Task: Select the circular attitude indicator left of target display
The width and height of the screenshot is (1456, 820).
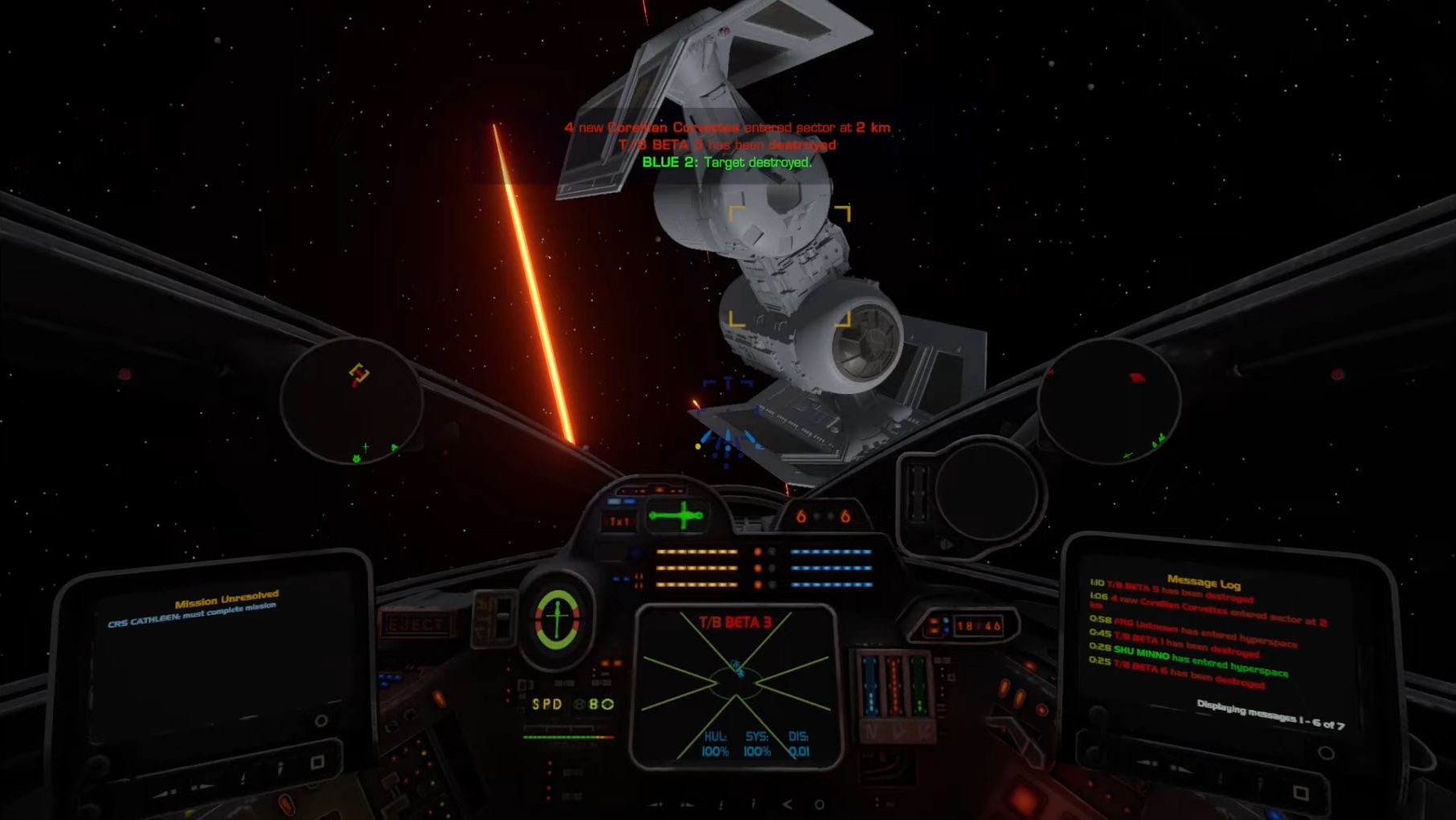Action: 558,618
